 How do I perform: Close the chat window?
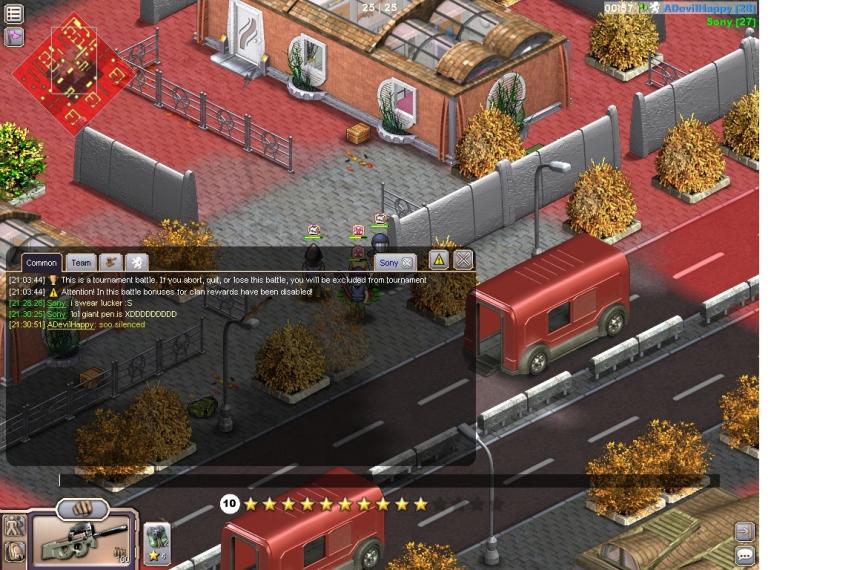(x=463, y=260)
